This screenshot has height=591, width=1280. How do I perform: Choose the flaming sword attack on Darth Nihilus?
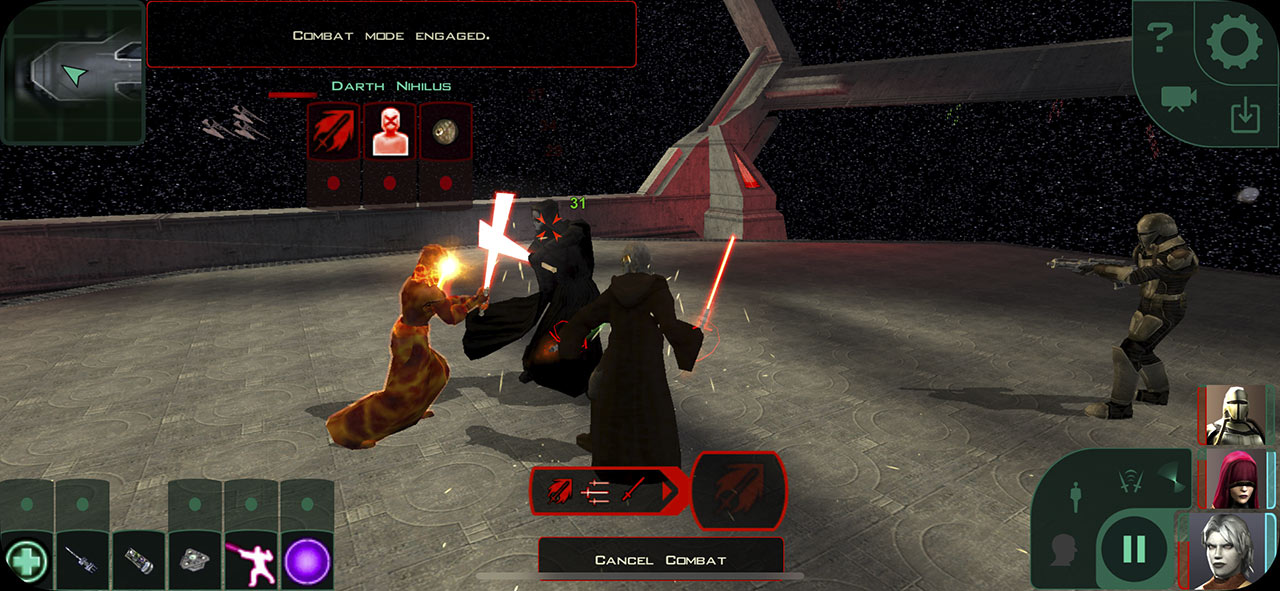[333, 131]
